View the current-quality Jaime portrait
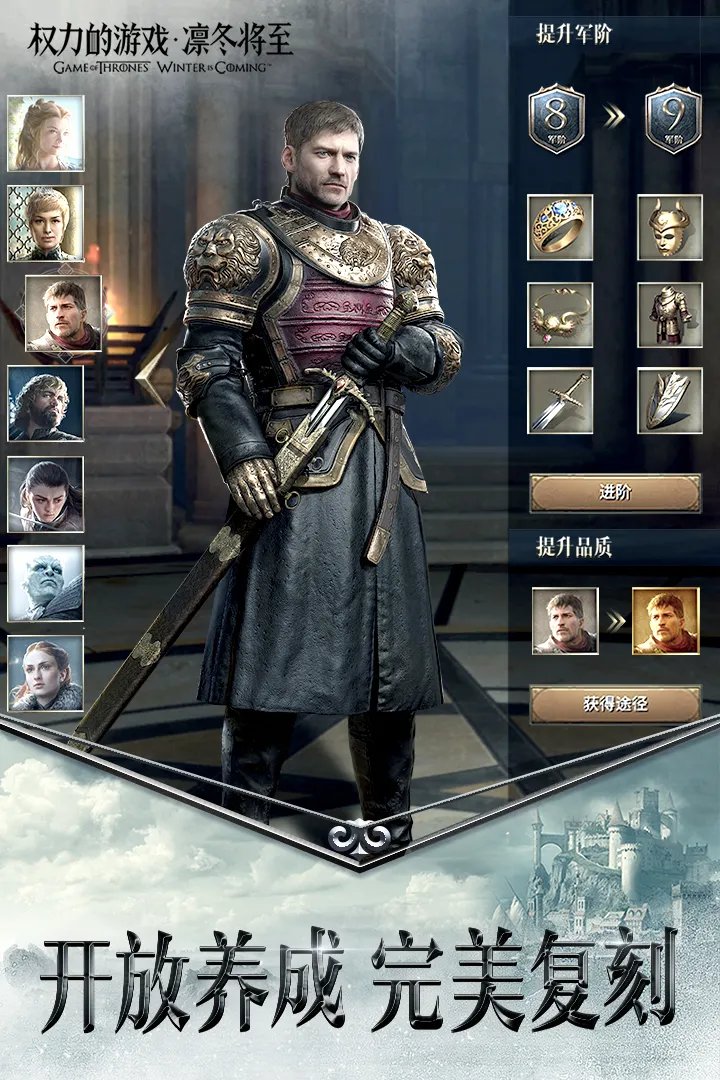 pyautogui.click(x=565, y=621)
